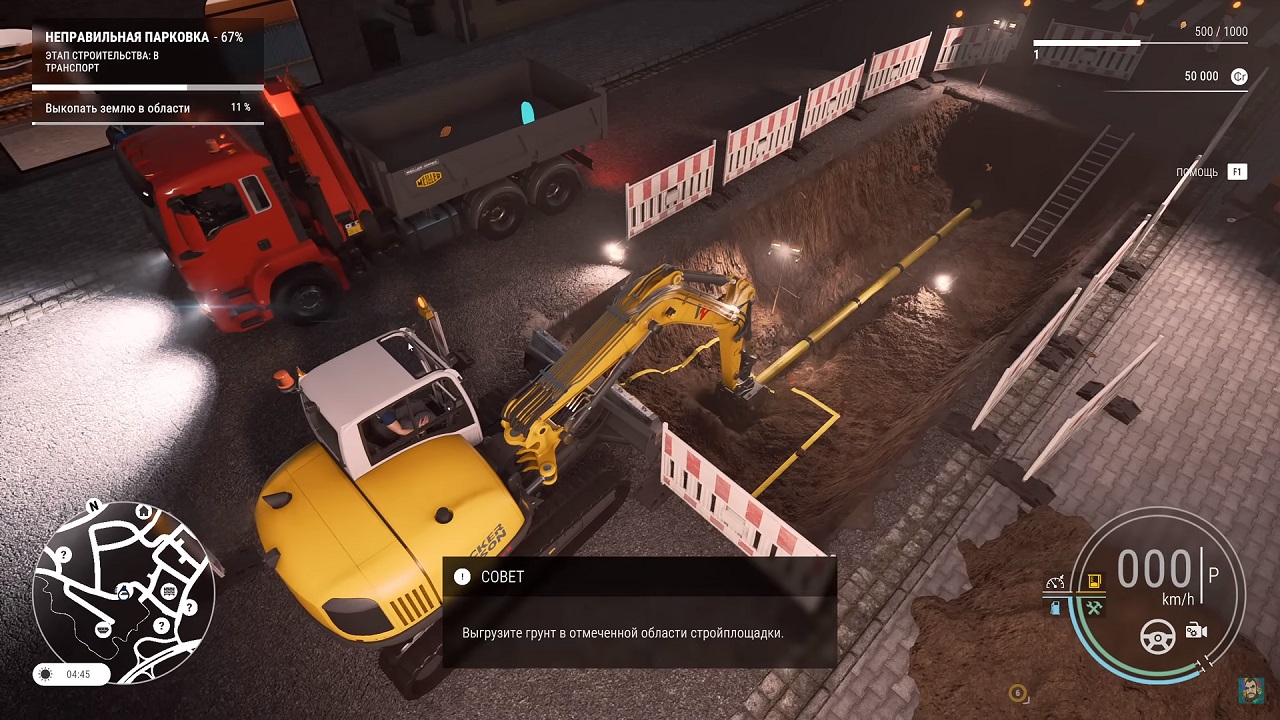The height and width of the screenshot is (720, 1280).
Task: Open the Неправильная парковка mission tracker
Action: click(144, 37)
